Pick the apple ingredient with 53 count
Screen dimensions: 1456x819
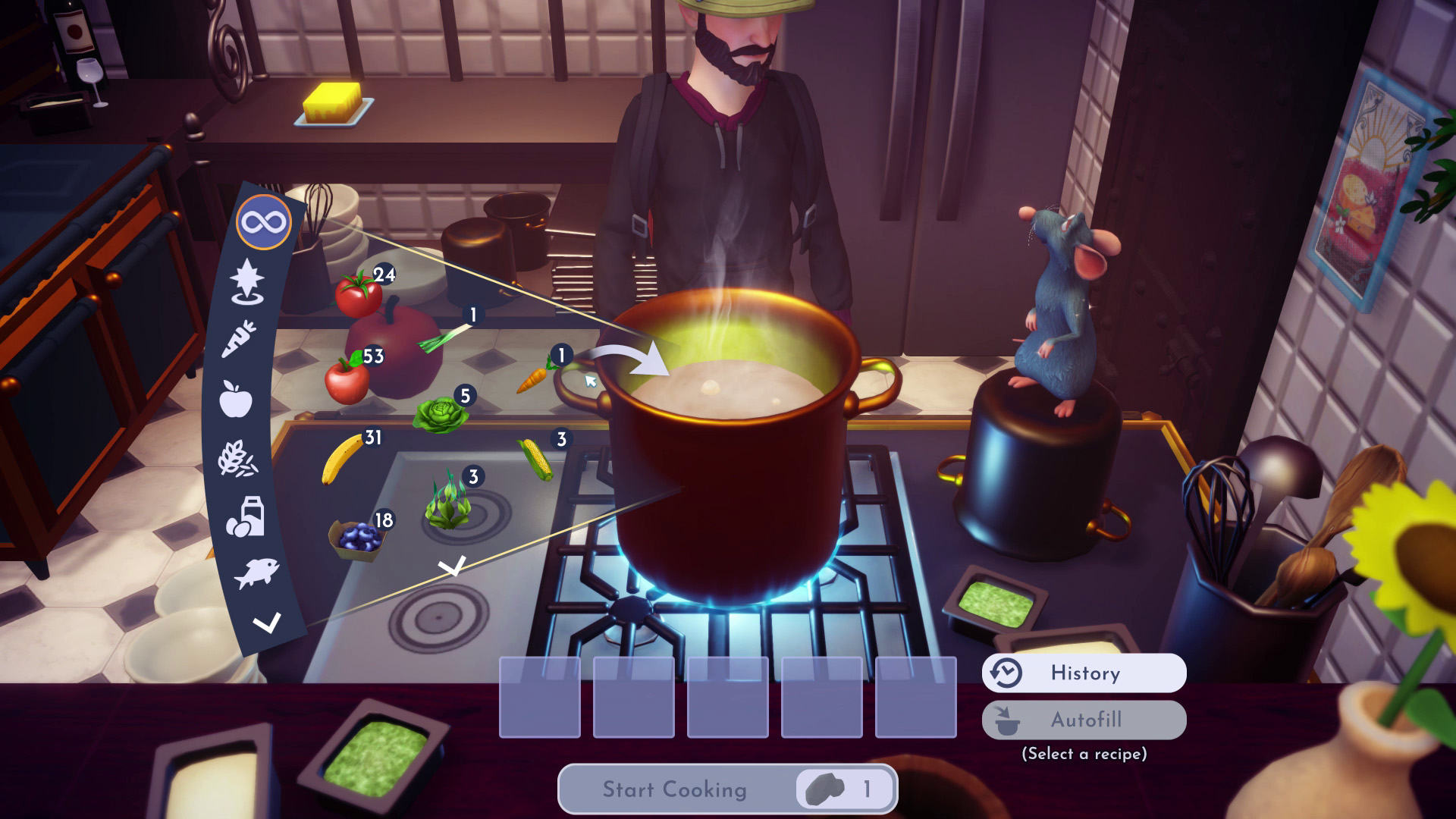[347, 378]
